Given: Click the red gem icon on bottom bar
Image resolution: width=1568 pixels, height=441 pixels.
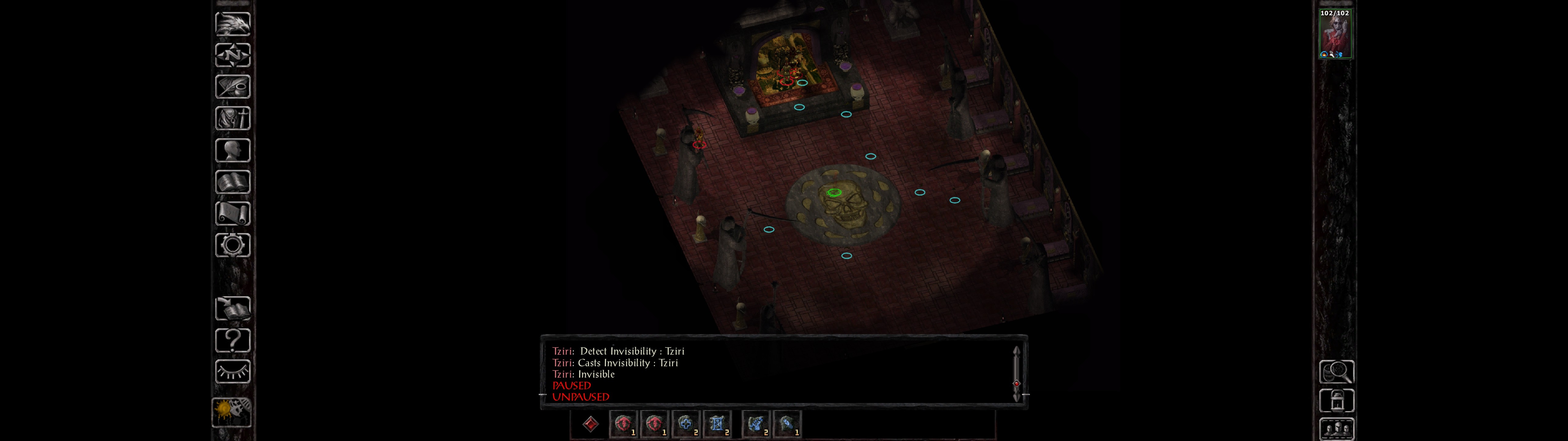Looking at the screenshot, I should point(590,424).
